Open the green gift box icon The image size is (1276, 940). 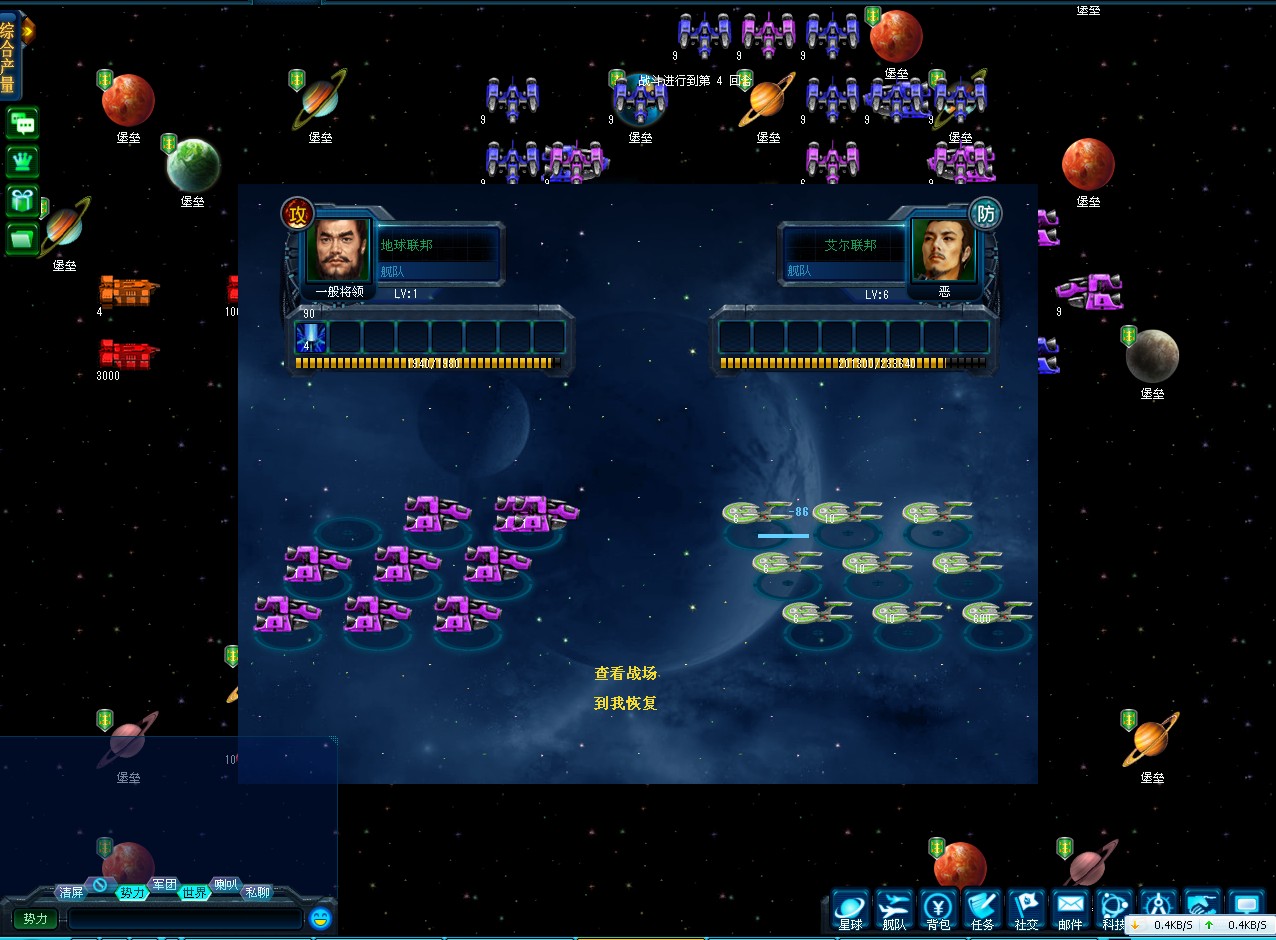22,200
